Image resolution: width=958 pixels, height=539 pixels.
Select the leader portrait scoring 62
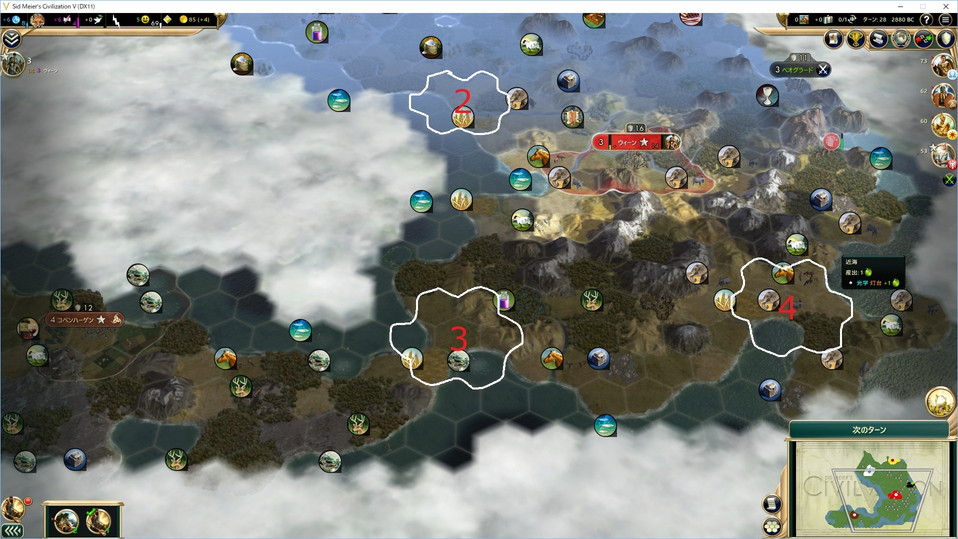pos(943,96)
